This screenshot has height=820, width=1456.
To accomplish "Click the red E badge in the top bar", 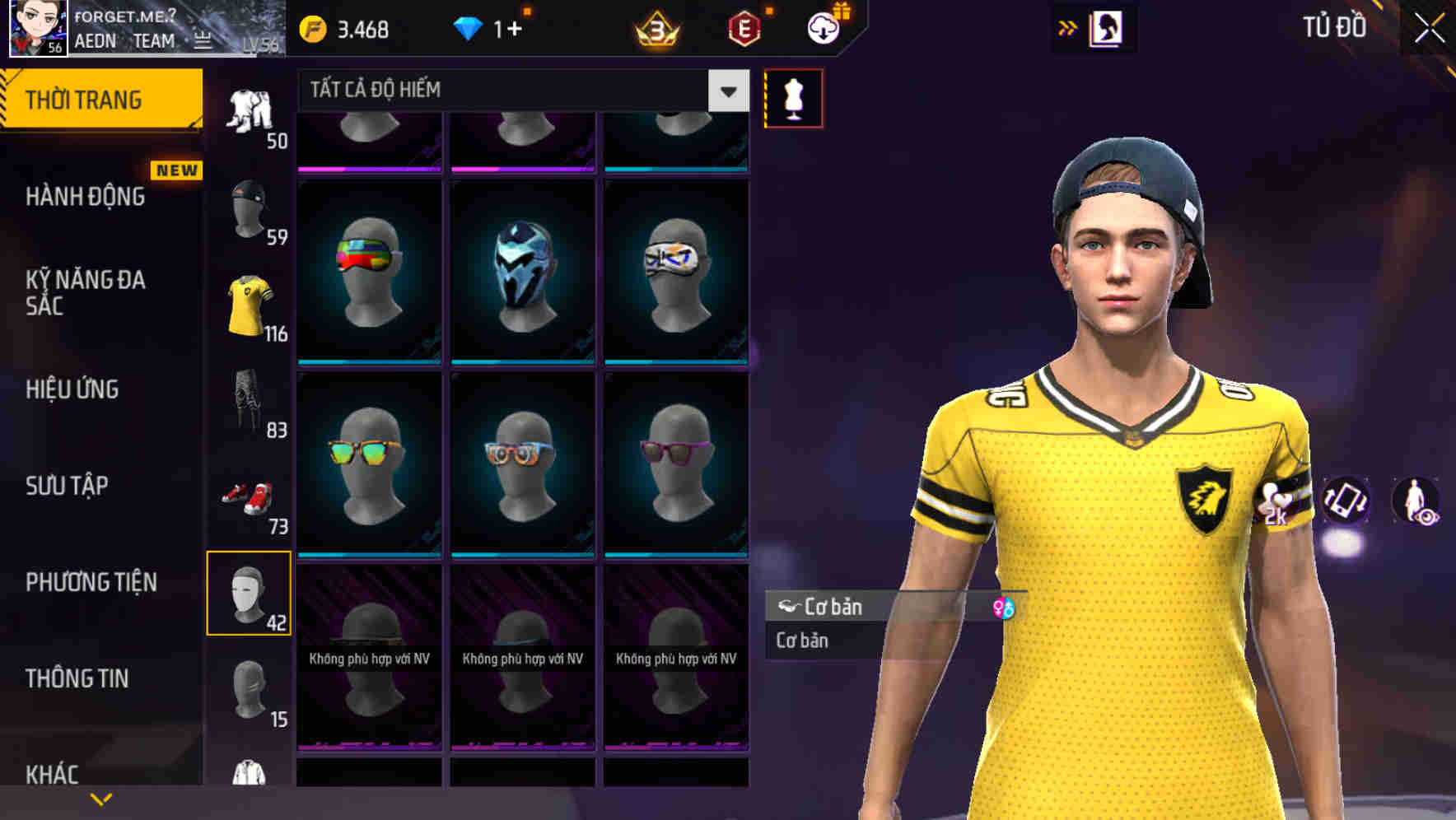I will (744, 26).
